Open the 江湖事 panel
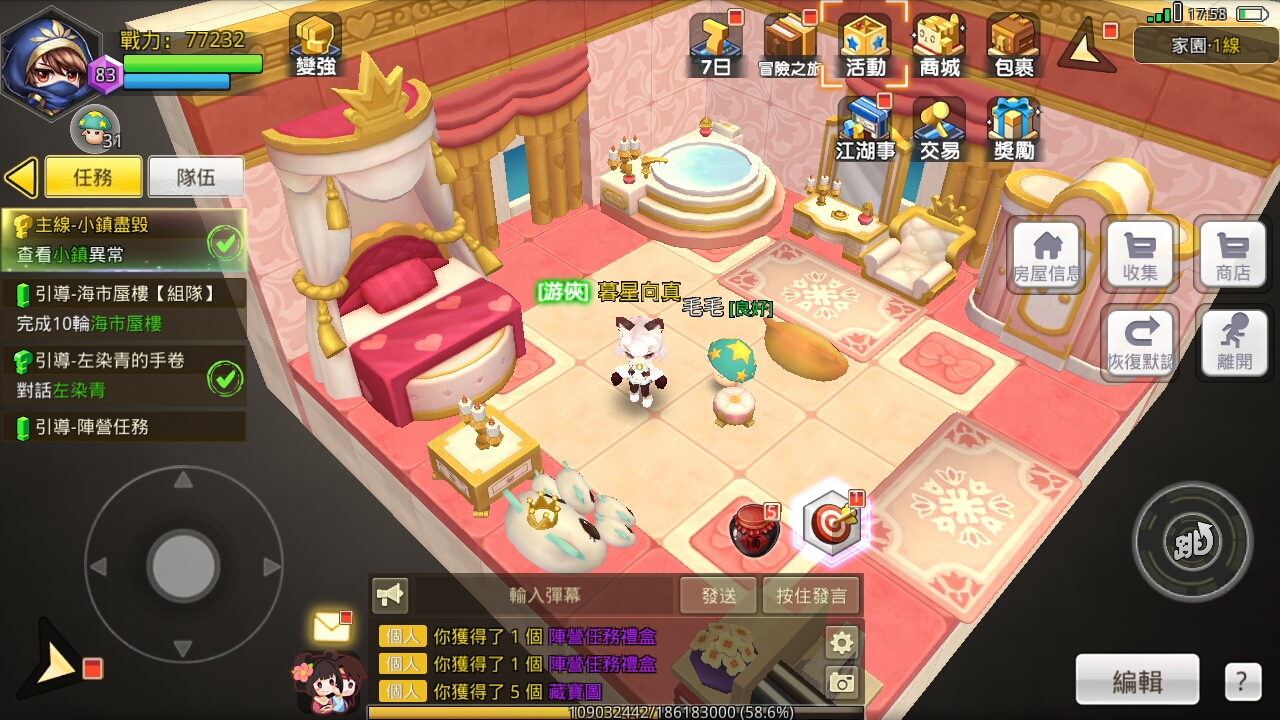This screenshot has width=1280, height=720. 863,128
